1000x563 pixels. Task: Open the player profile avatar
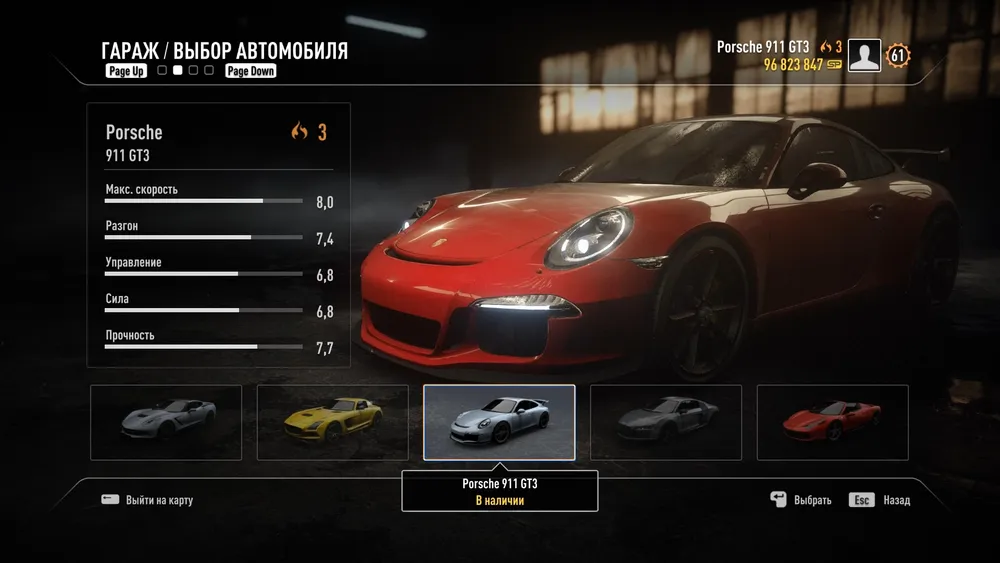[864, 56]
